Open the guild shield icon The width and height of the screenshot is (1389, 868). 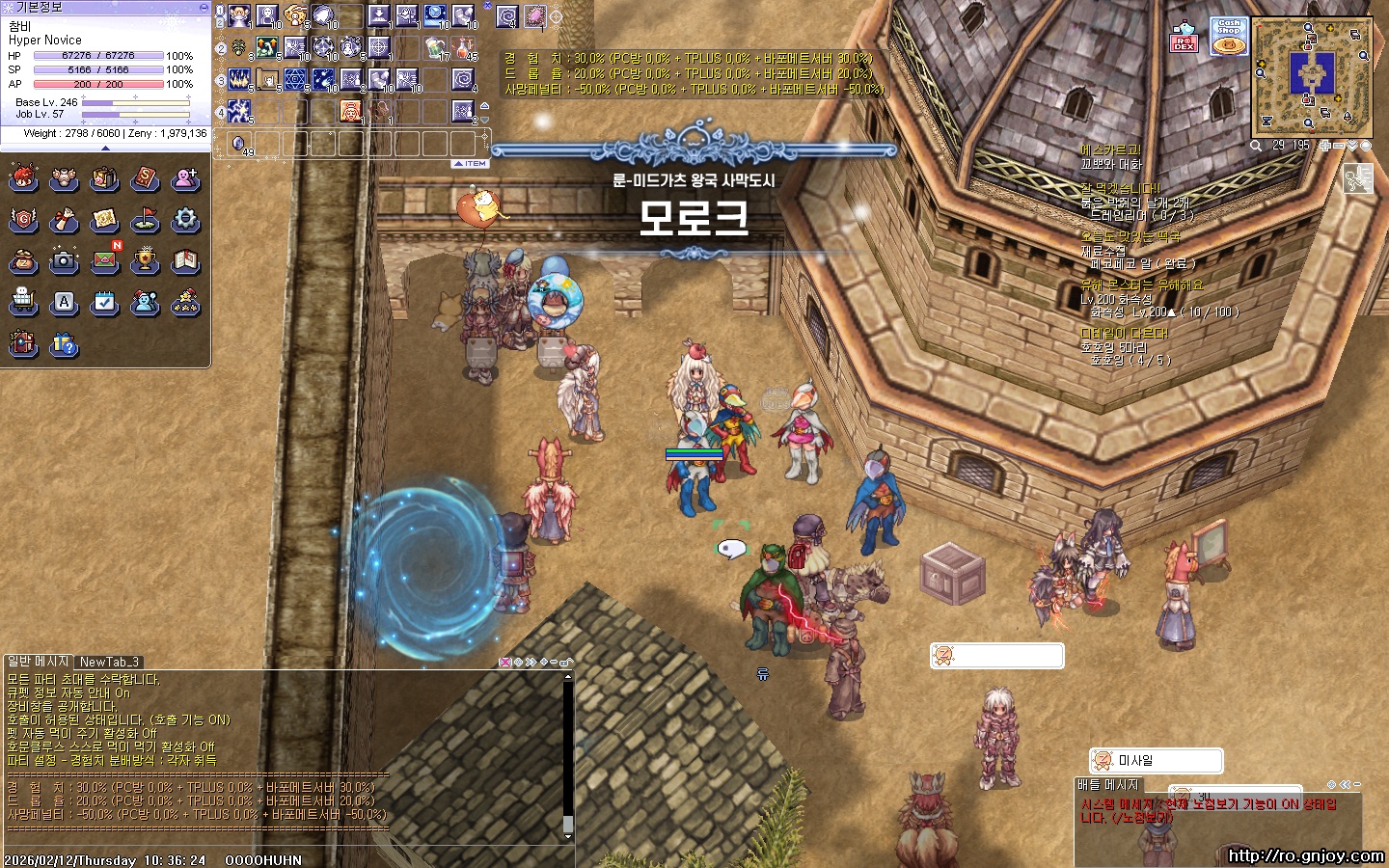tap(23, 220)
